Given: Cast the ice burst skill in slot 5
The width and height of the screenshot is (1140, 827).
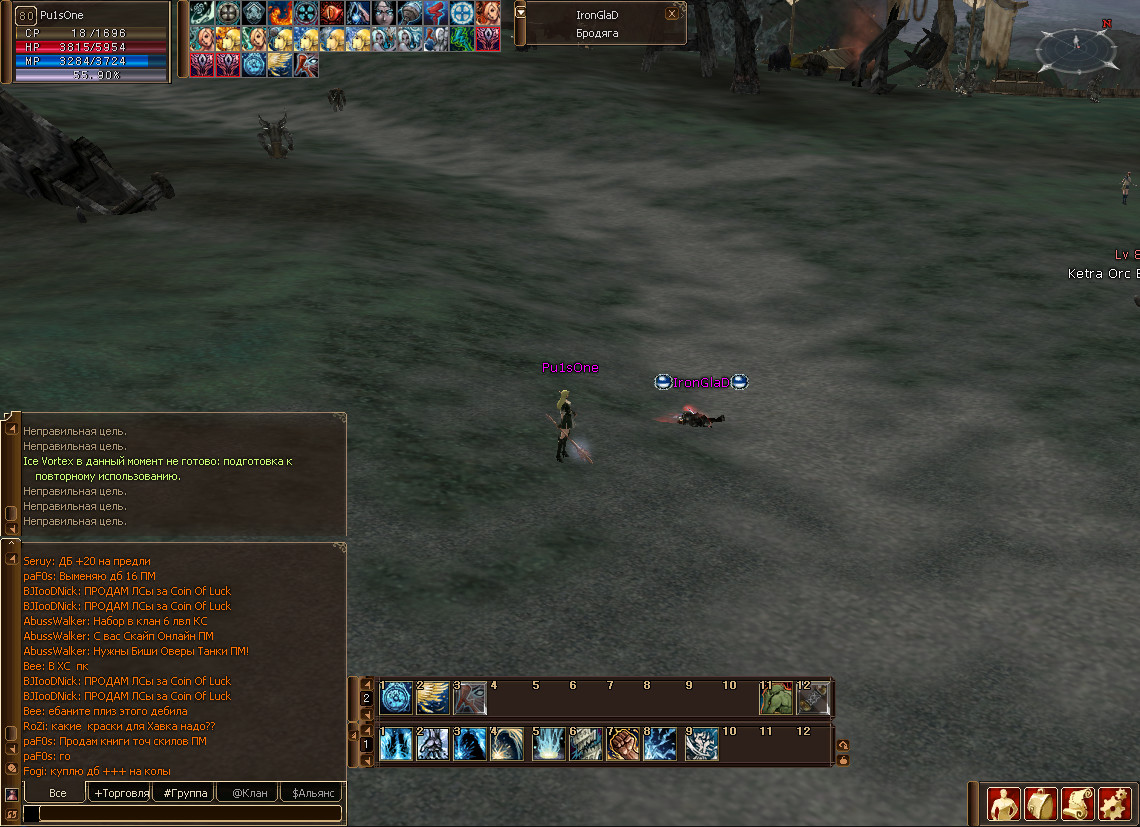Looking at the screenshot, I should tap(548, 745).
